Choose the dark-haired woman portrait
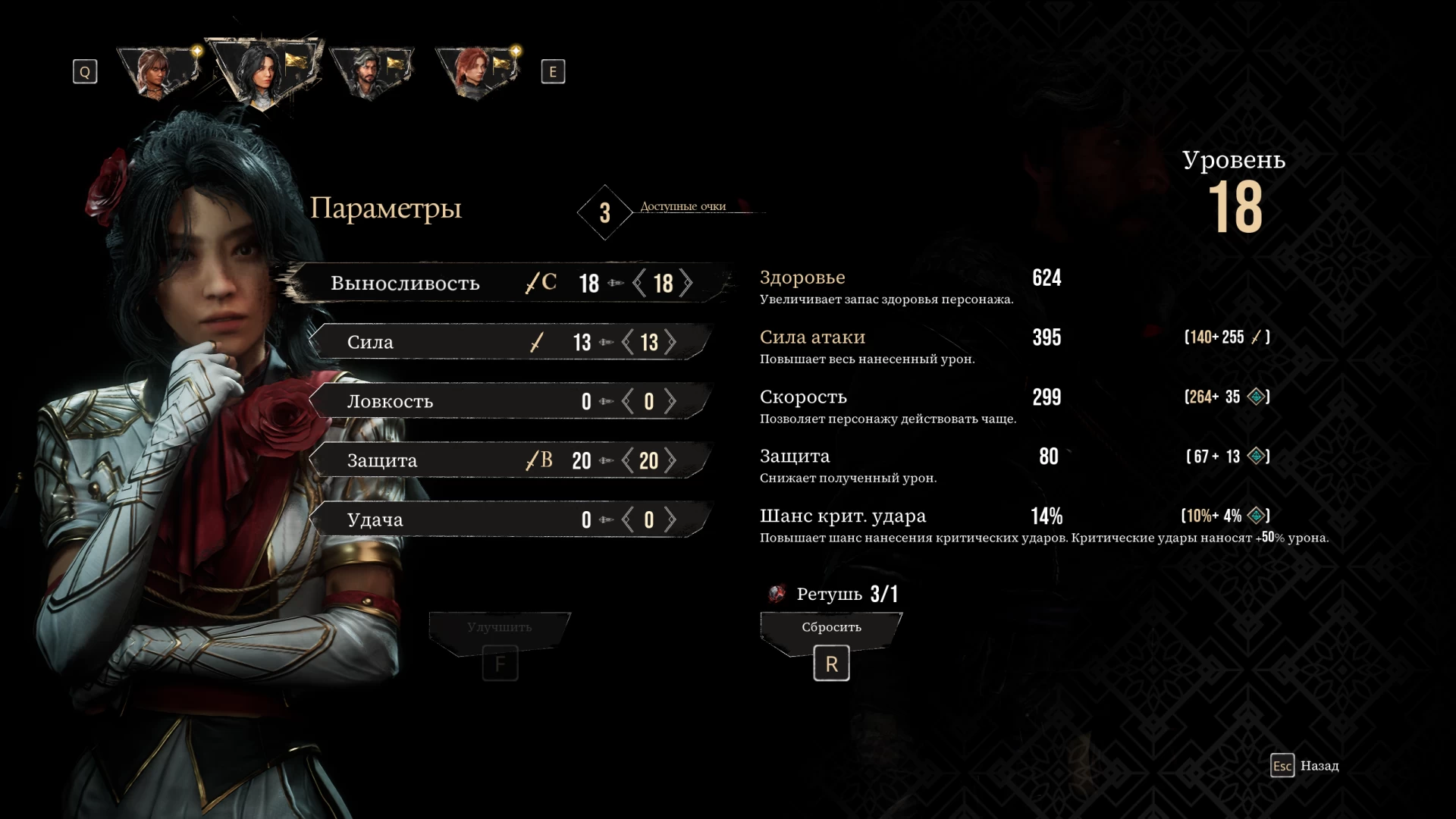The height and width of the screenshot is (819, 1456). (x=263, y=71)
